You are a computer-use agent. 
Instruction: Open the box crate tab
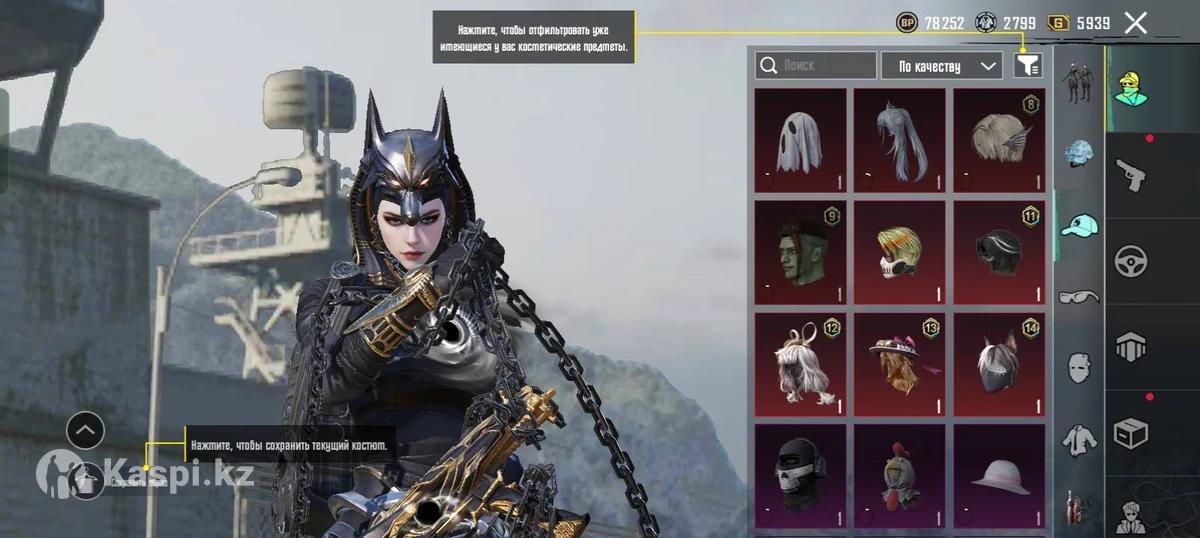(x=1131, y=432)
